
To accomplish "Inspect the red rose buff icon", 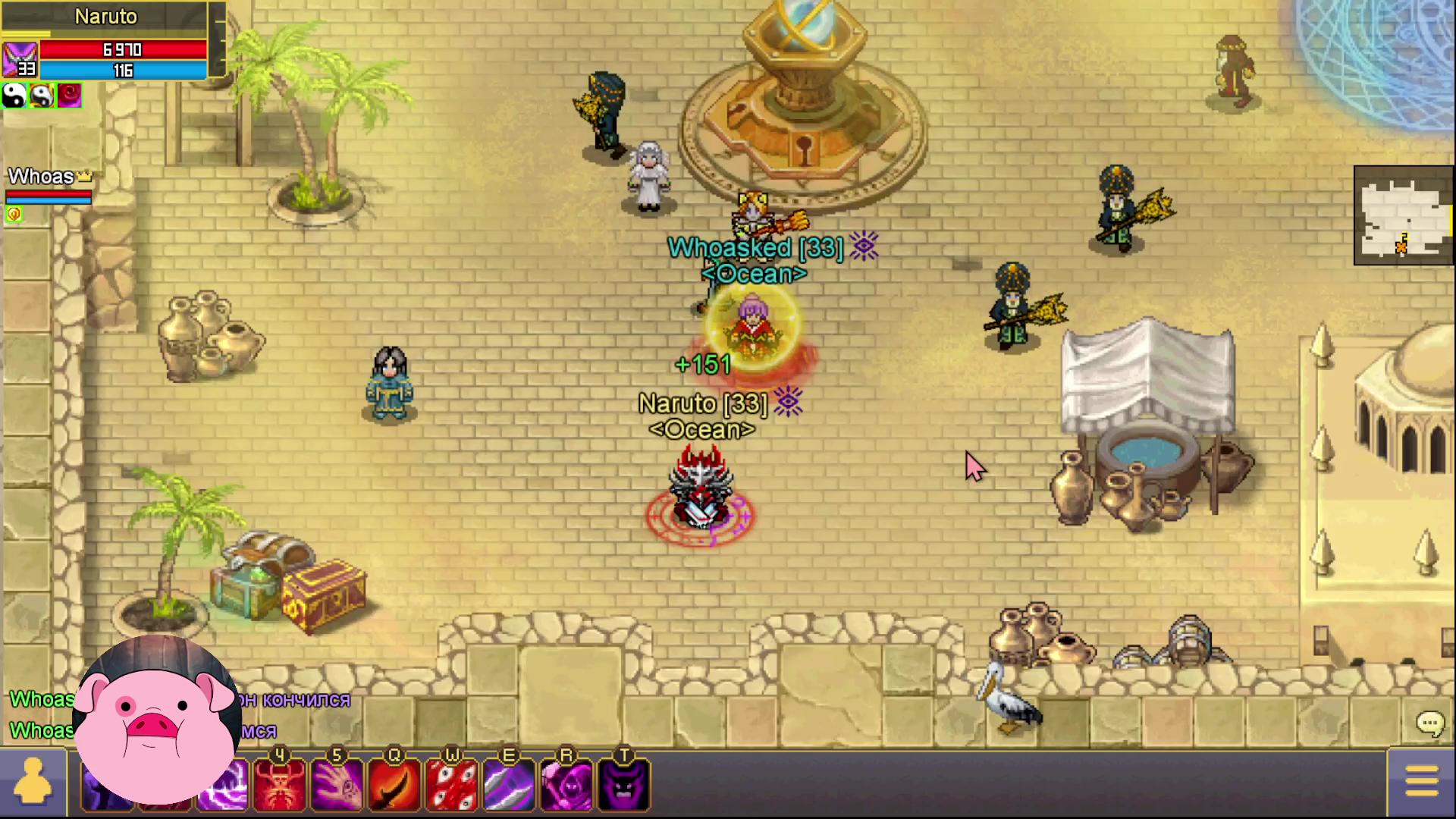I will (69, 96).
